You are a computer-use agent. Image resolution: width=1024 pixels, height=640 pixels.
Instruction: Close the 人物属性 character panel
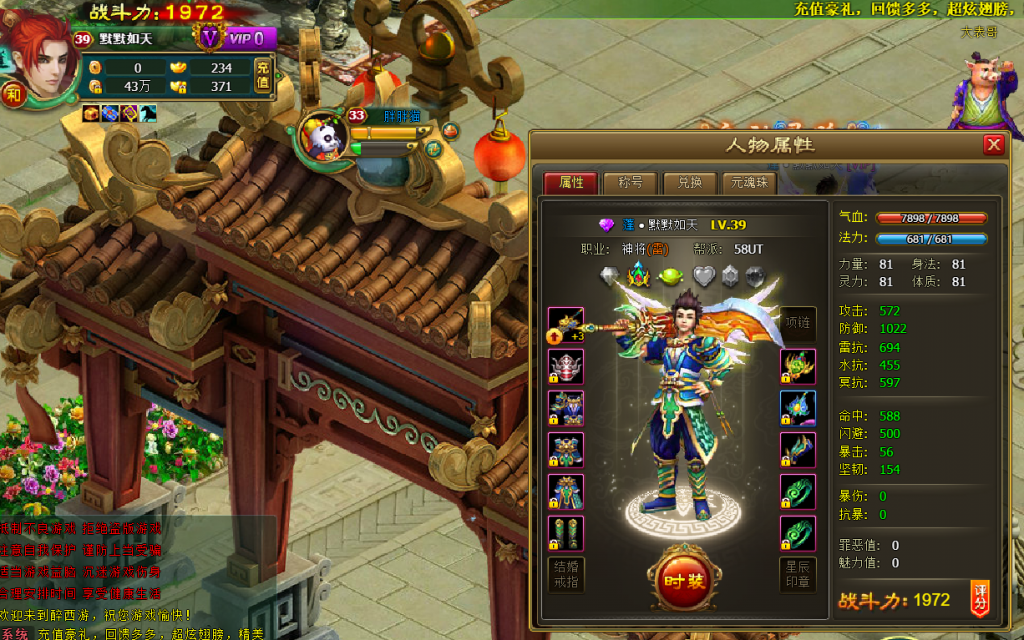point(993,145)
